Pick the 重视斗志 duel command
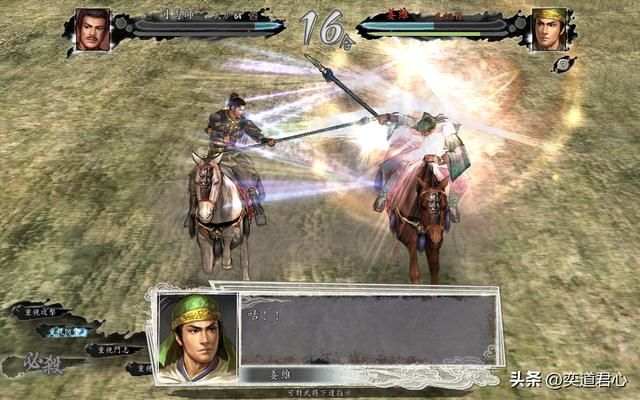This screenshot has width=640, height=400. (x=111, y=349)
